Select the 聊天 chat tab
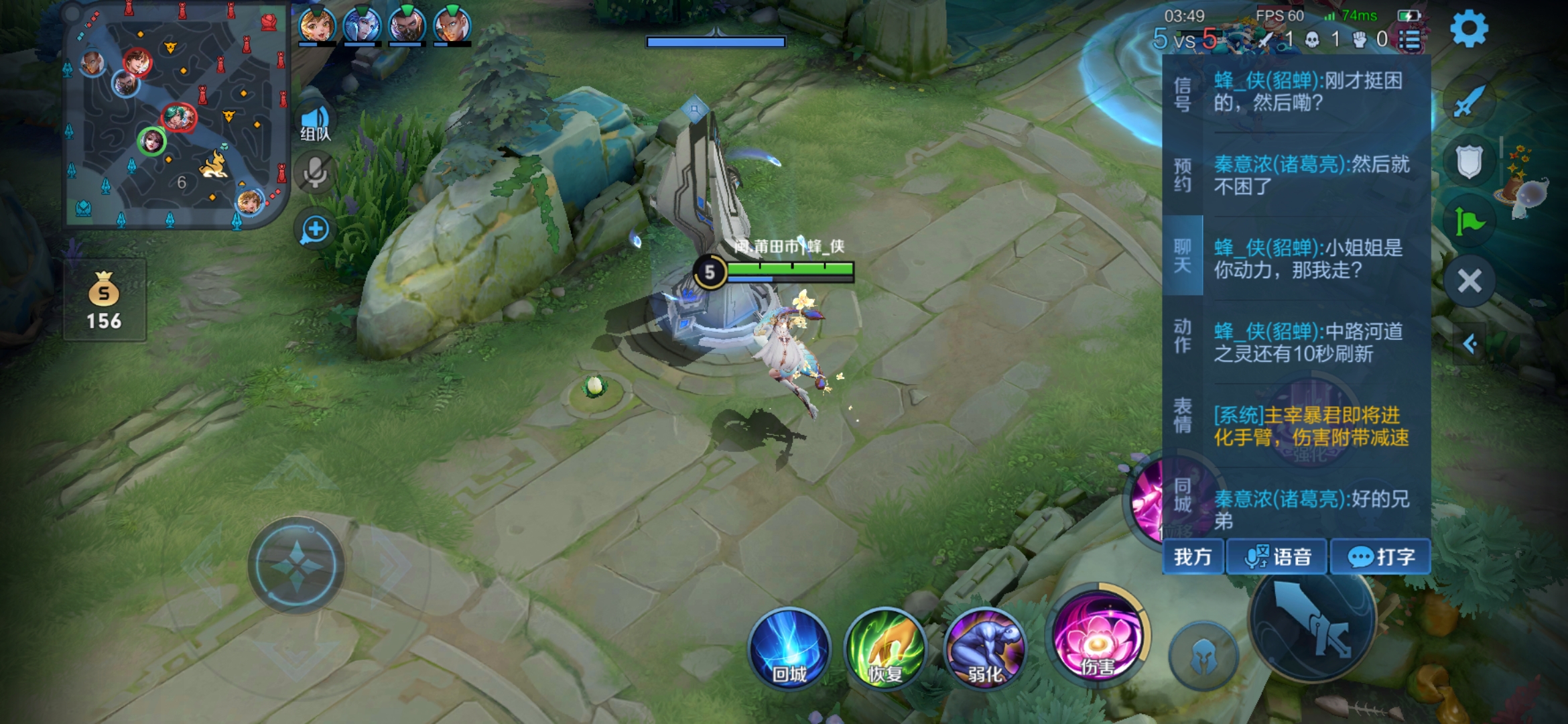The width and height of the screenshot is (1568, 724). tap(1183, 256)
